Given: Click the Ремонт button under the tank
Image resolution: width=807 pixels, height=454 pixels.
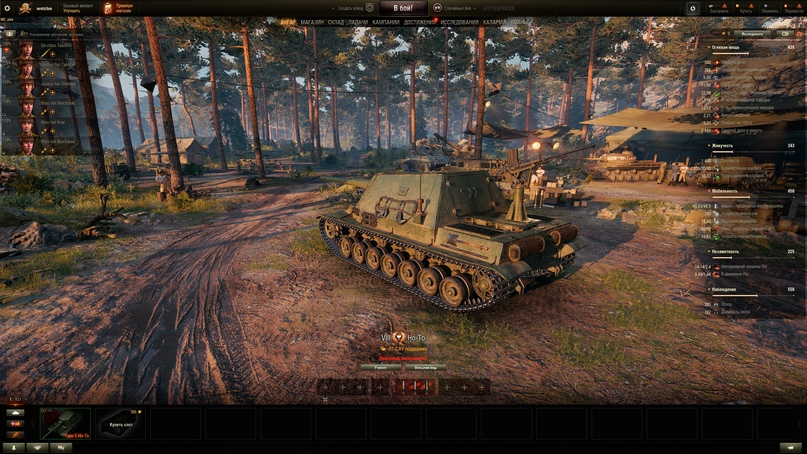Looking at the screenshot, I should point(380,367).
